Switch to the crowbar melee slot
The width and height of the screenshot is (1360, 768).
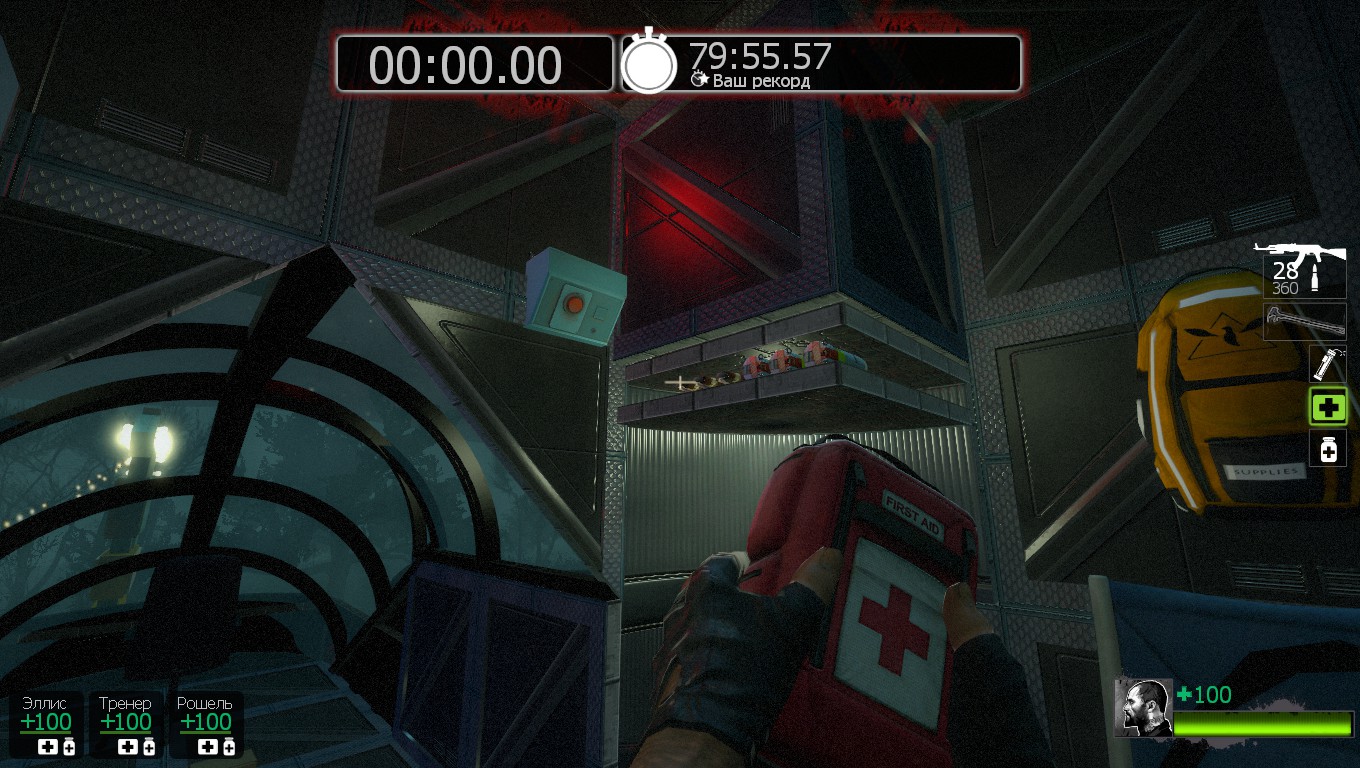1304,322
